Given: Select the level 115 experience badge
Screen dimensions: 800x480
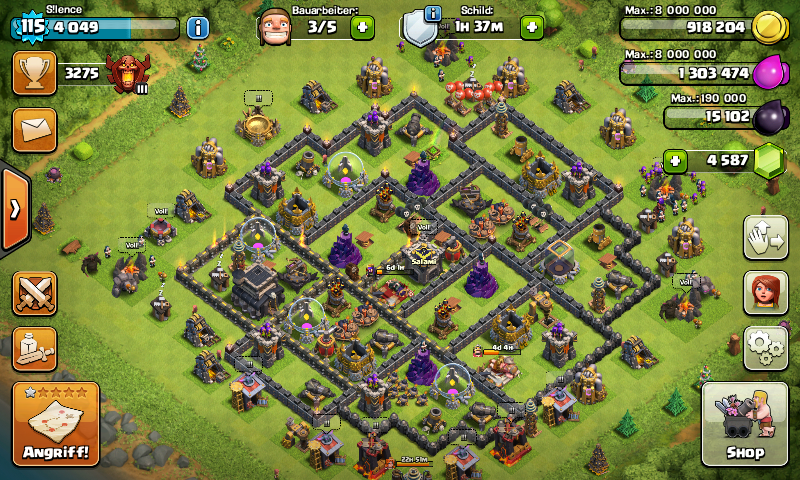Looking at the screenshot, I should point(33,27).
